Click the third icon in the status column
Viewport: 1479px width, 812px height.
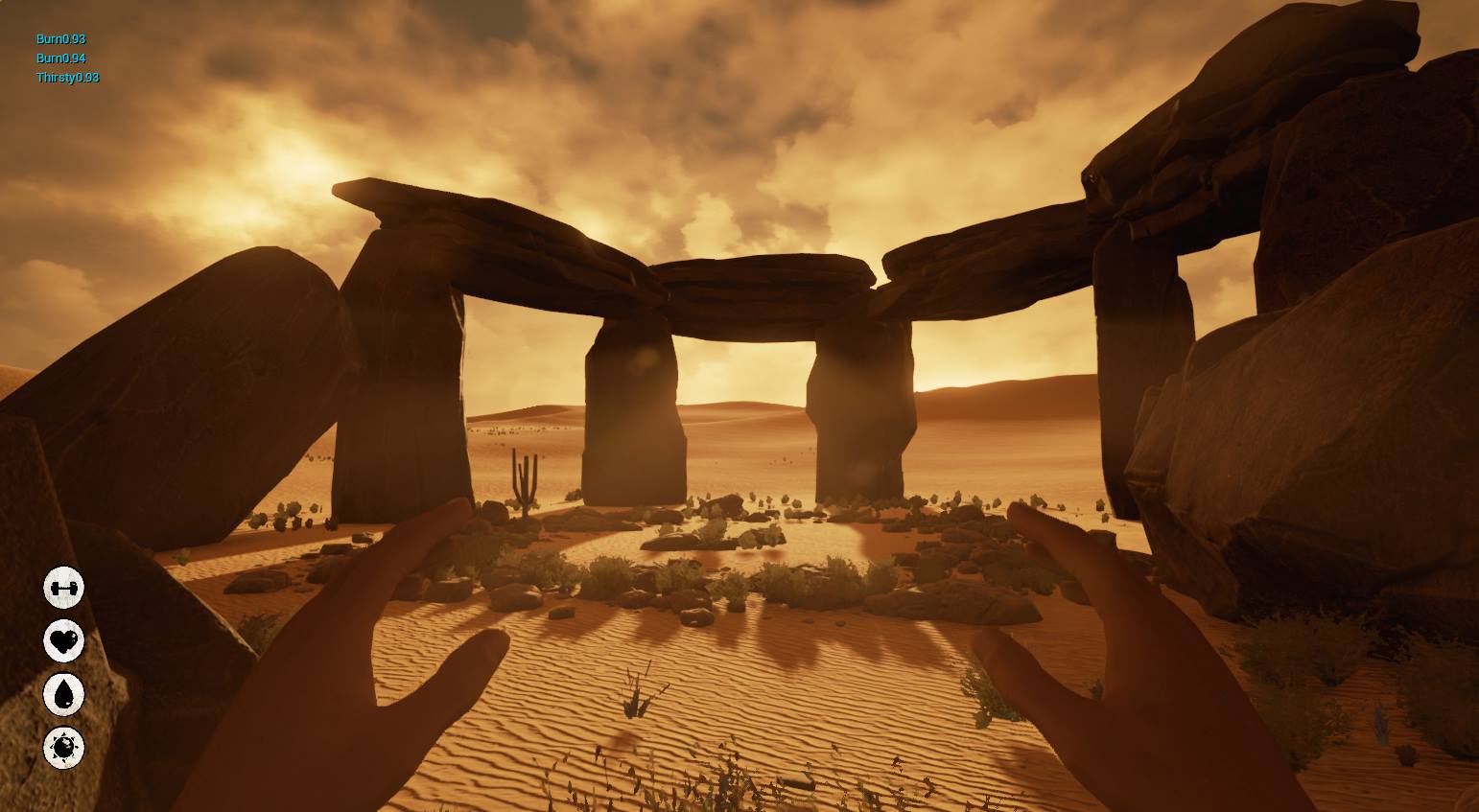[x=62, y=694]
